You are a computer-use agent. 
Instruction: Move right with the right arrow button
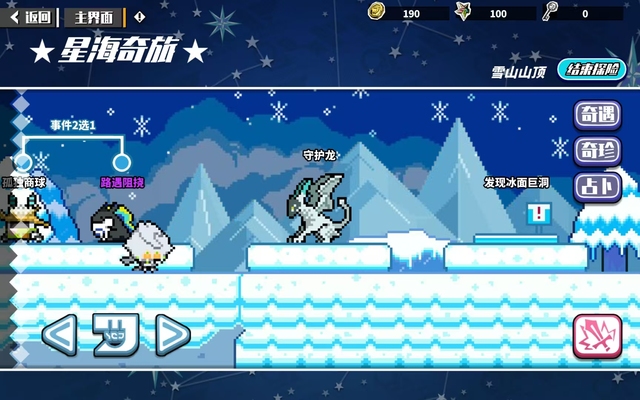pyautogui.click(x=171, y=335)
